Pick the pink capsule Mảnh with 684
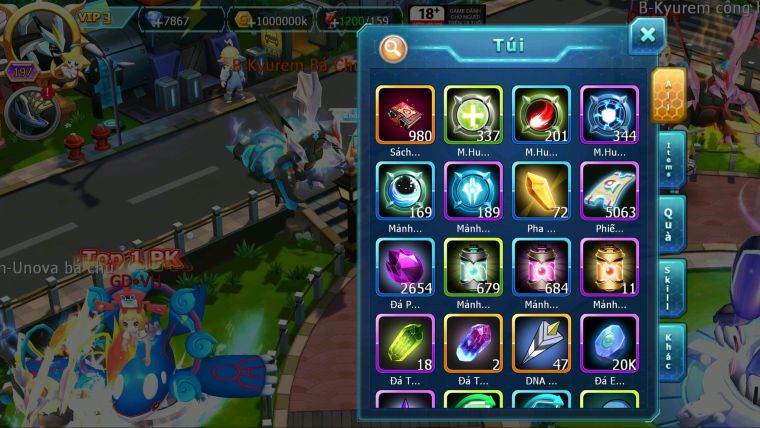Image resolution: width=760 pixels, height=428 pixels. [x=541, y=267]
